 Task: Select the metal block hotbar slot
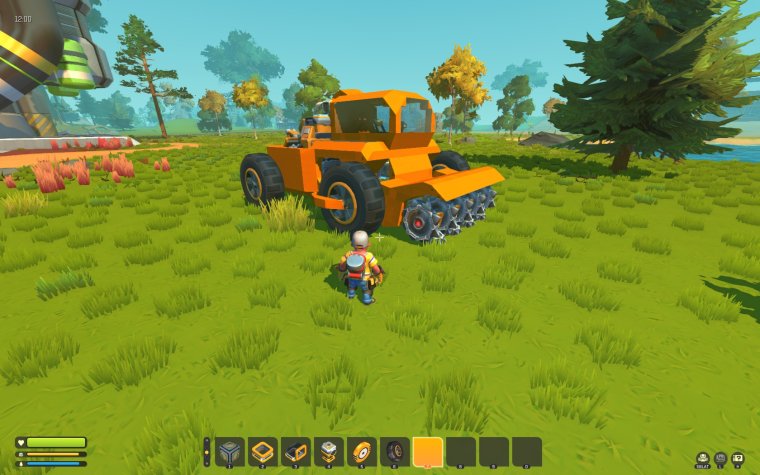click(230, 451)
